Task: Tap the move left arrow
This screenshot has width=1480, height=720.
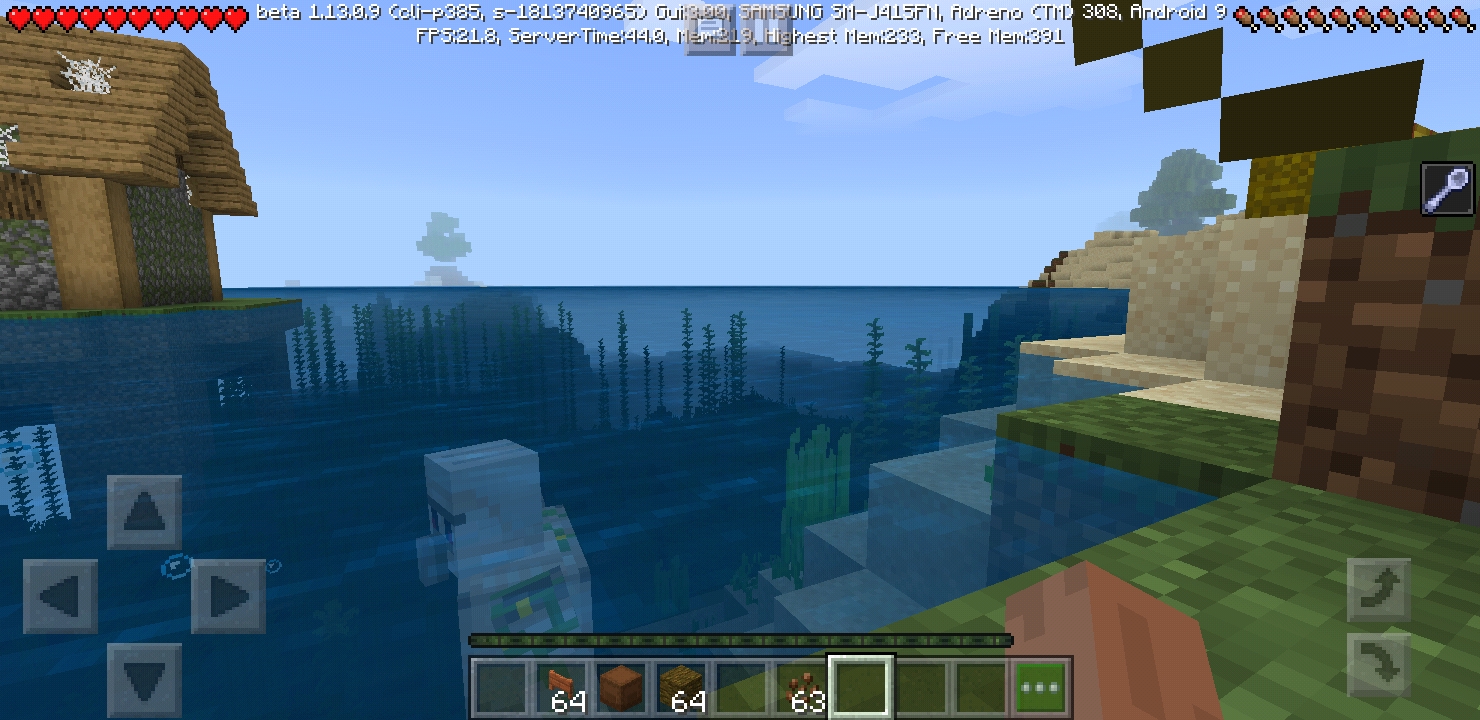Action: click(x=60, y=597)
